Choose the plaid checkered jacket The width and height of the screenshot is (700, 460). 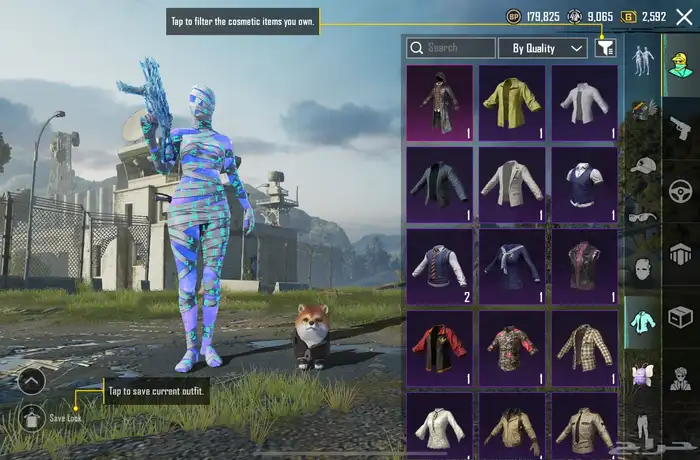click(584, 348)
